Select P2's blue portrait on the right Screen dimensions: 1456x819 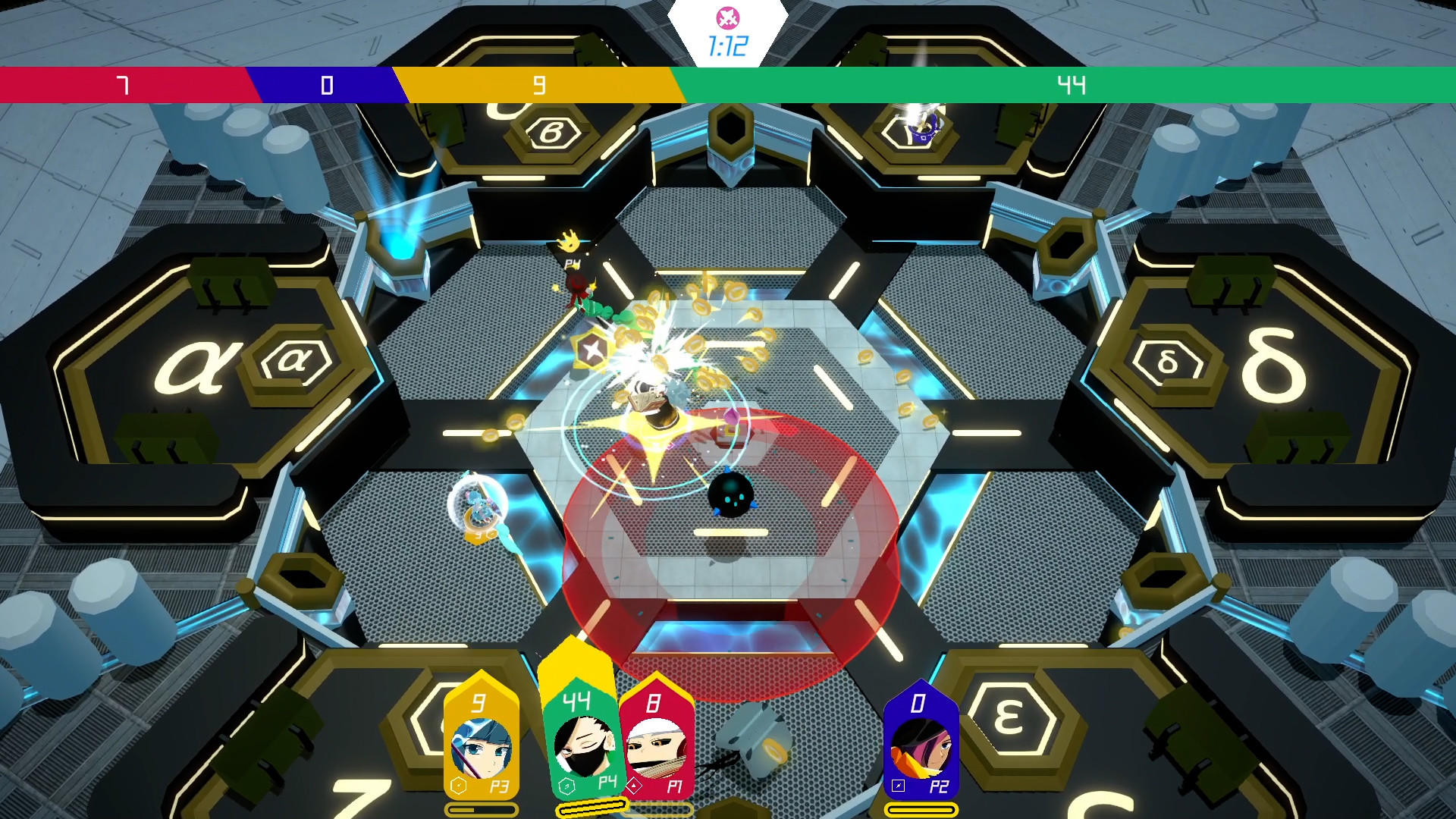920,745
